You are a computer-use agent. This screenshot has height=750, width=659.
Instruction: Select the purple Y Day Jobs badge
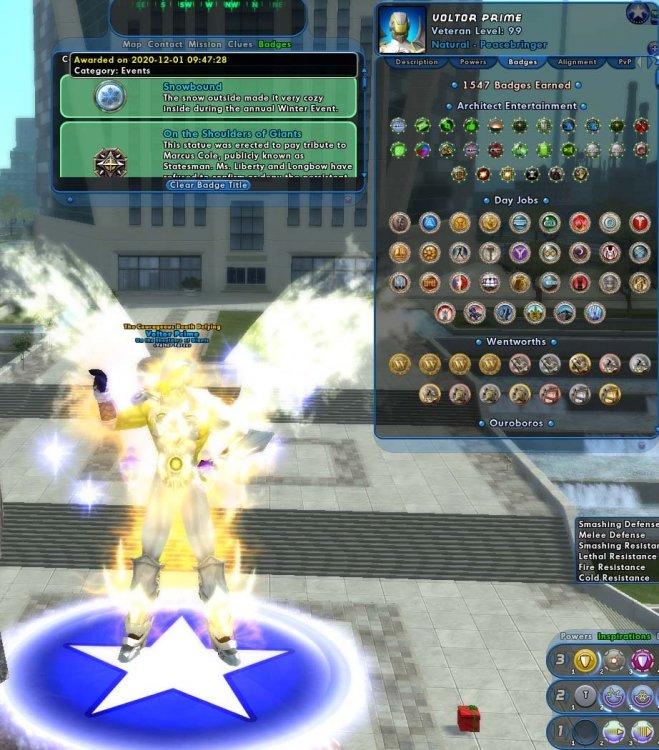[520, 253]
